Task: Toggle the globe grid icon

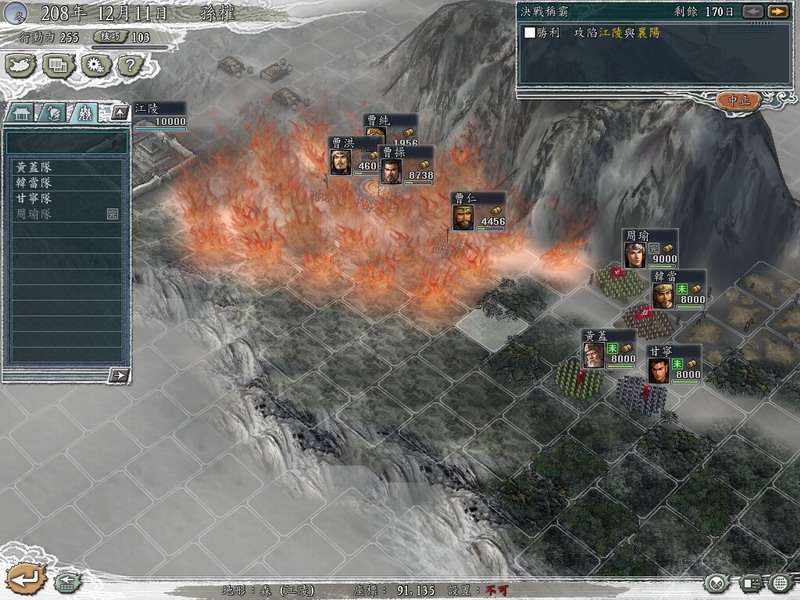Action: (780, 583)
